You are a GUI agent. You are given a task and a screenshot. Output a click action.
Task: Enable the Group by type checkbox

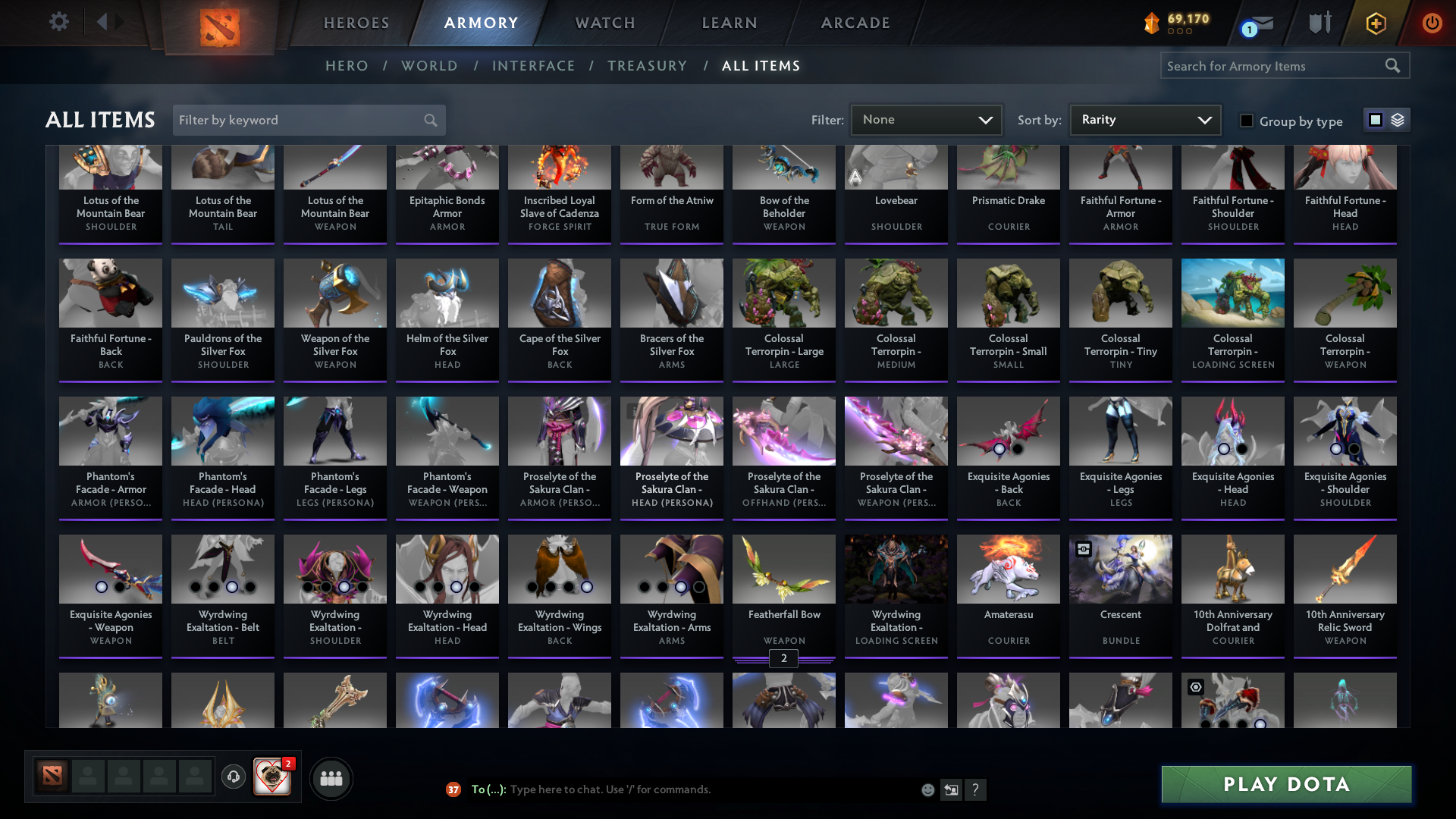tap(1247, 121)
